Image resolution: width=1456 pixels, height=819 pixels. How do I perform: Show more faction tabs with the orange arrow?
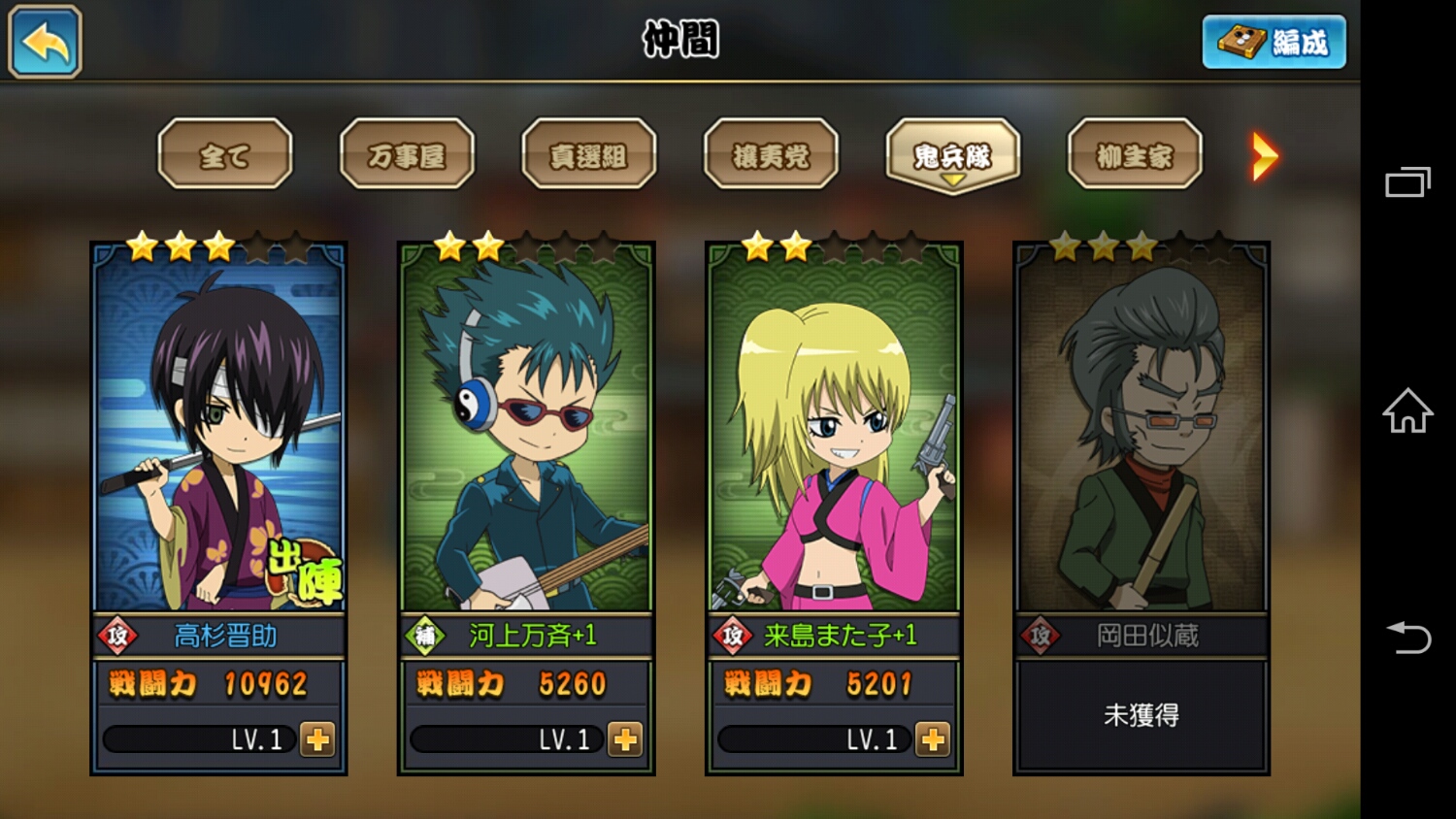[x=1264, y=156]
